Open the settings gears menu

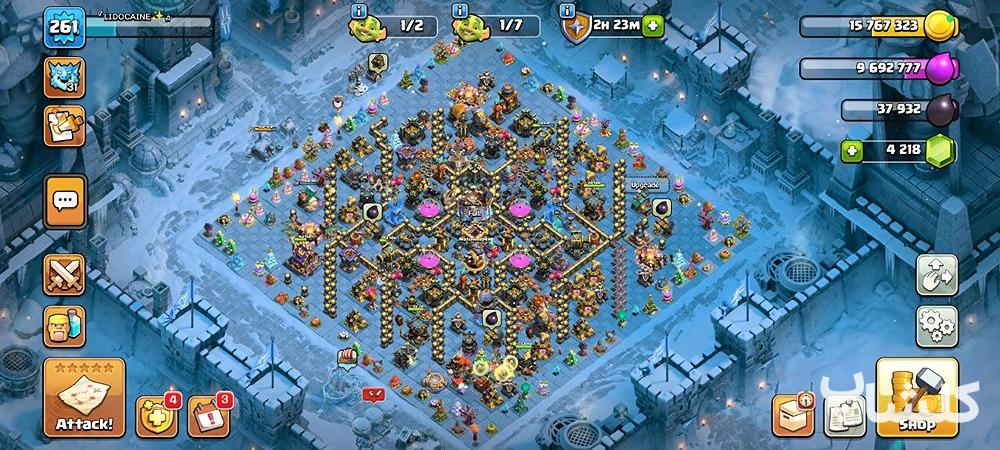(936, 326)
